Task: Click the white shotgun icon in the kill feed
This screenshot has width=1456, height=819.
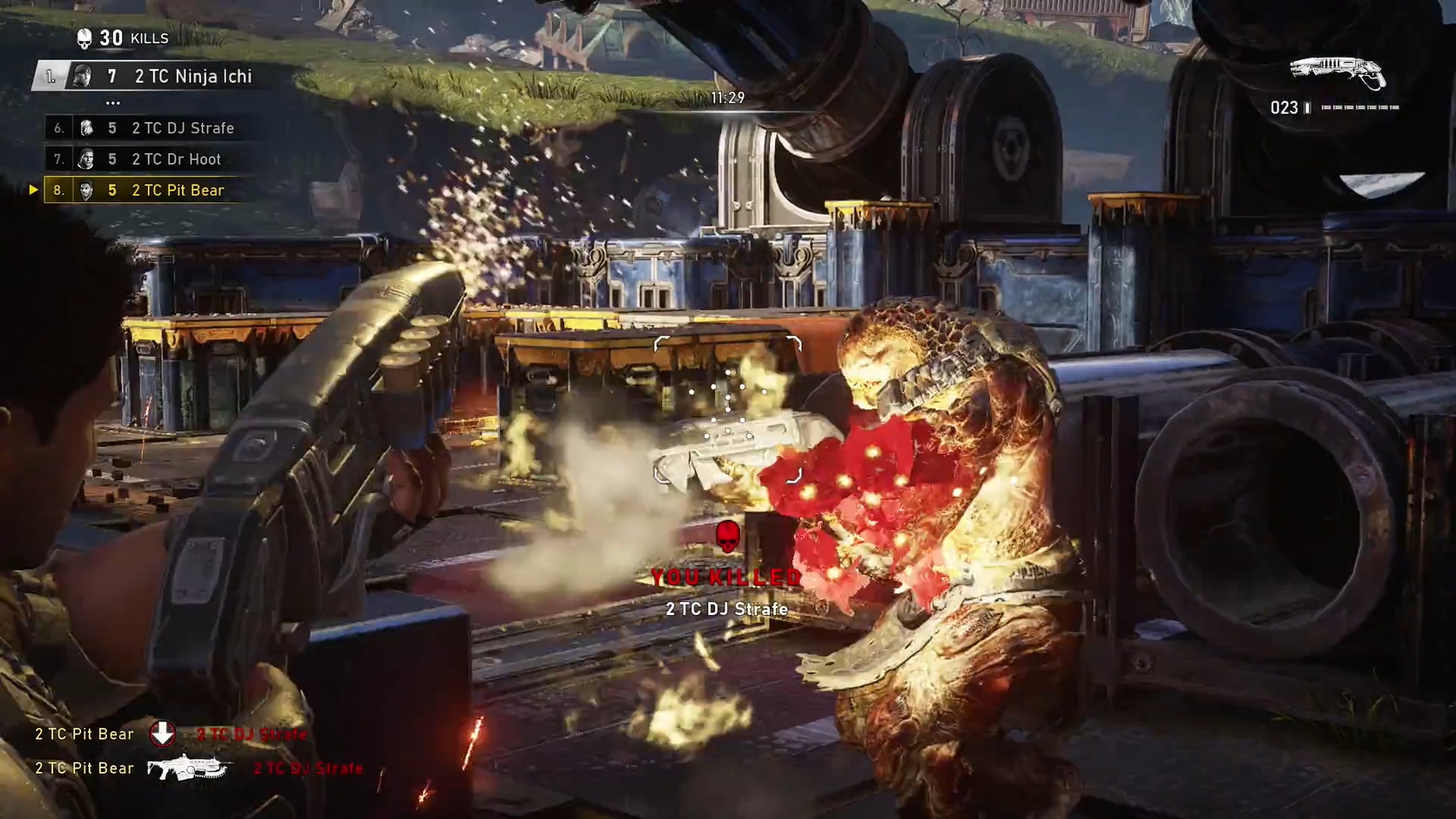Action: point(187,768)
